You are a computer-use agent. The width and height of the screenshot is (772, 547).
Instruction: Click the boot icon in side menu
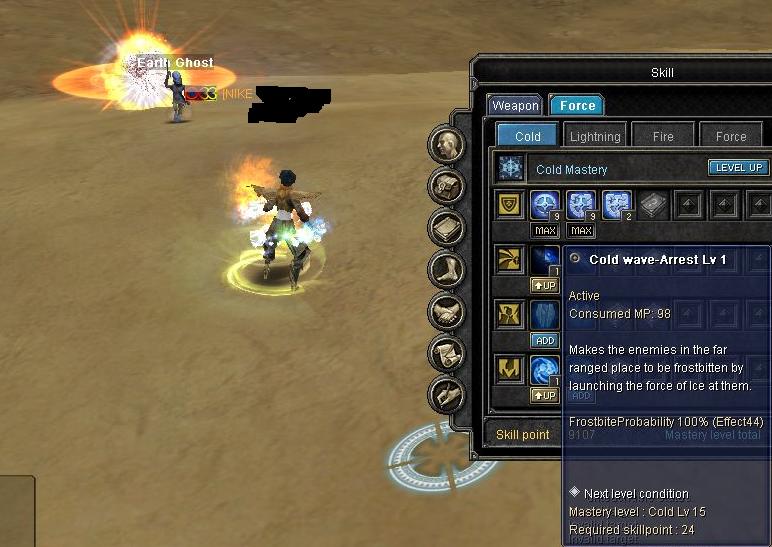[x=447, y=269]
